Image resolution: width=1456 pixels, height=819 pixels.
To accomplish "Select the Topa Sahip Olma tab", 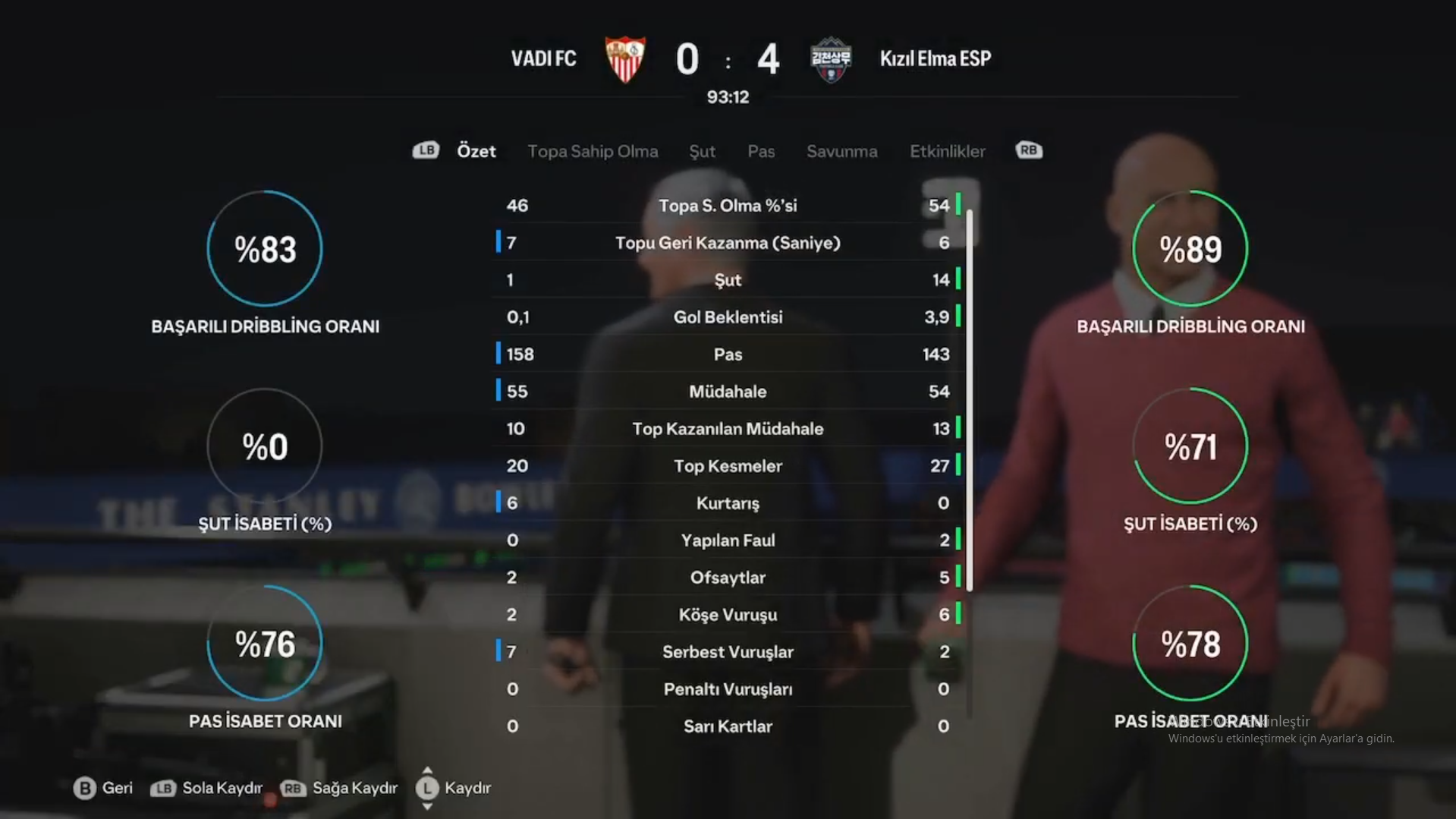I will coord(593,151).
